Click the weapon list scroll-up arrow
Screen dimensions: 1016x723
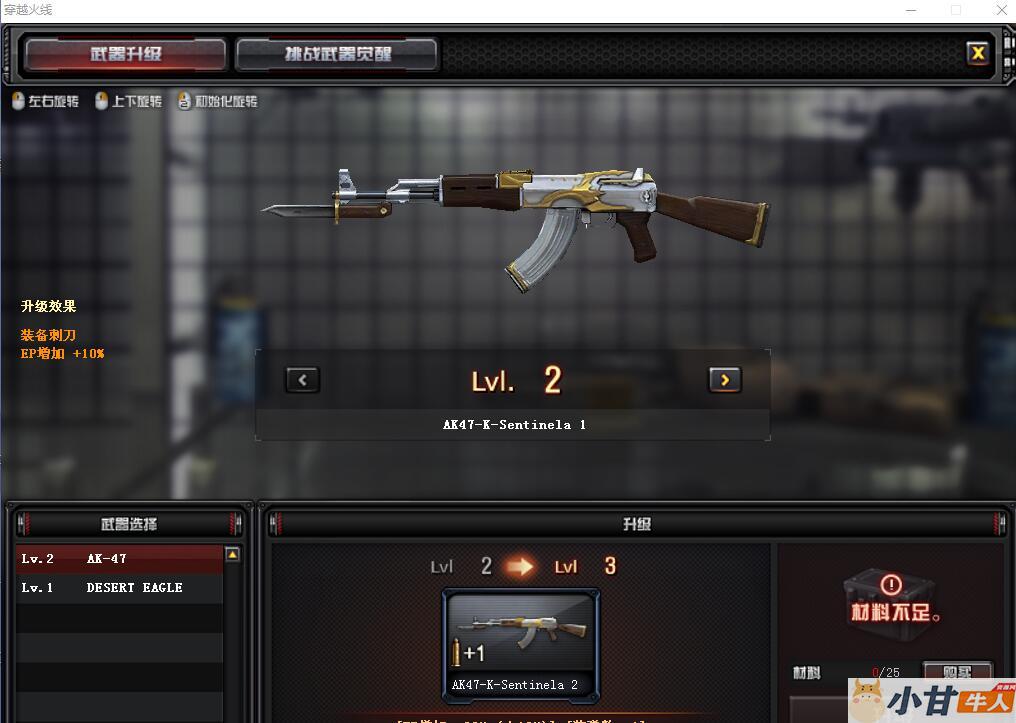point(233,554)
